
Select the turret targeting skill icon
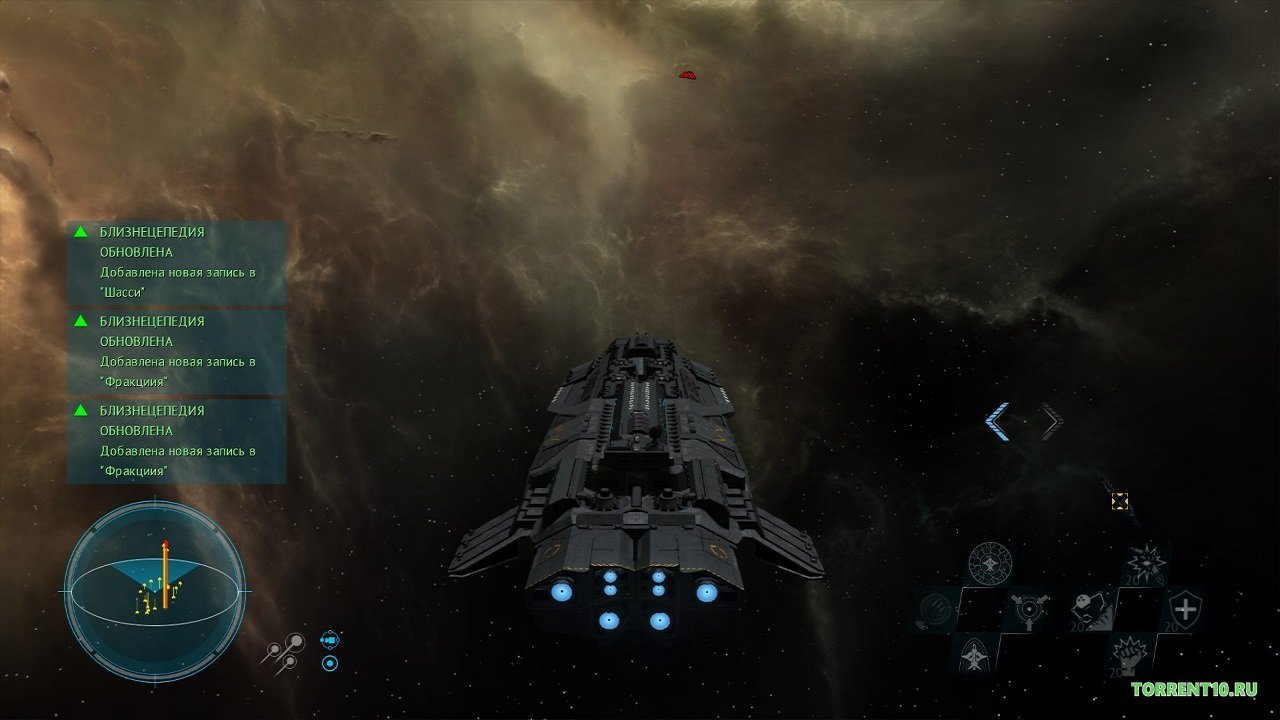point(1030,610)
